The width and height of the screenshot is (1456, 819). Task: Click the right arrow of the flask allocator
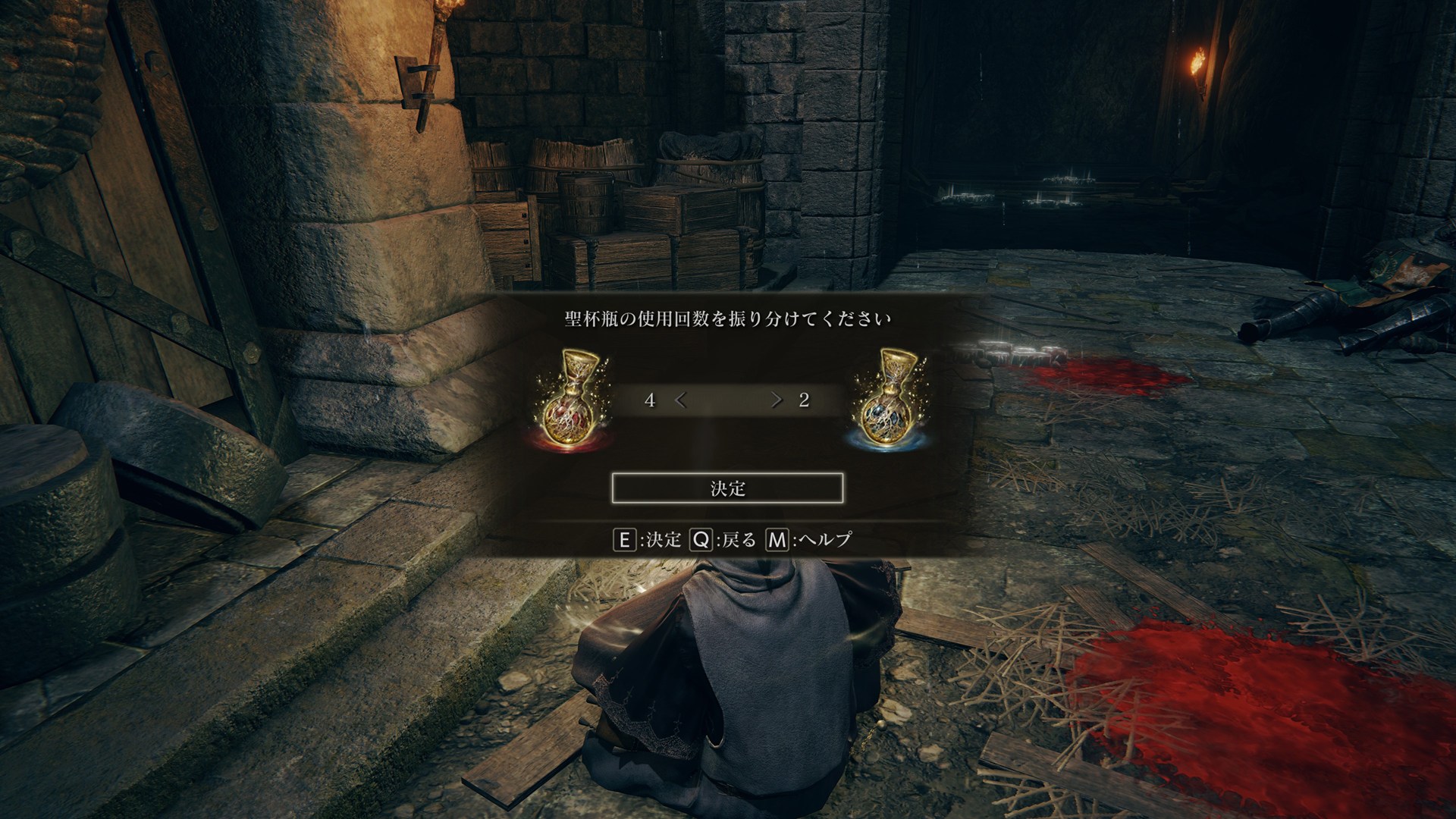coord(776,400)
